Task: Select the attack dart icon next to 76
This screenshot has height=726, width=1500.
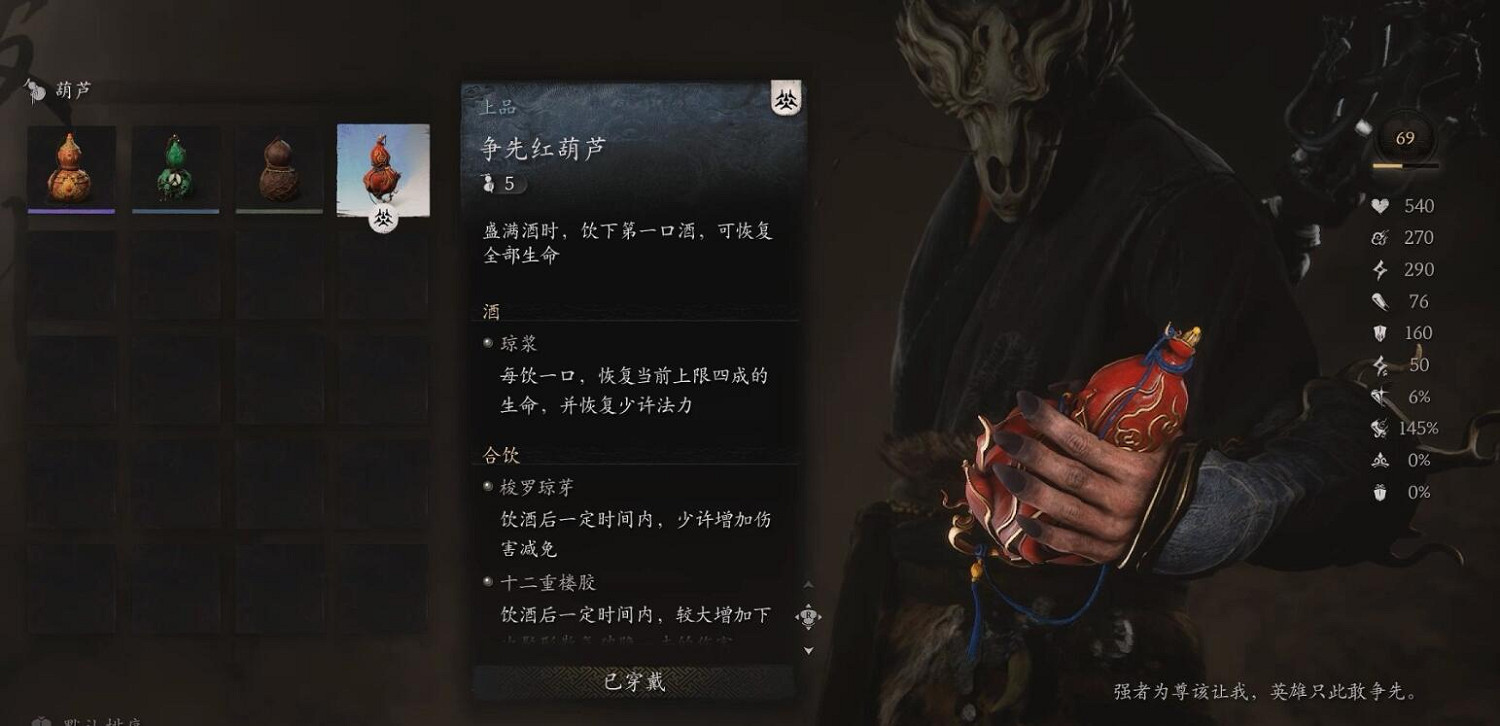Action: tap(1378, 301)
